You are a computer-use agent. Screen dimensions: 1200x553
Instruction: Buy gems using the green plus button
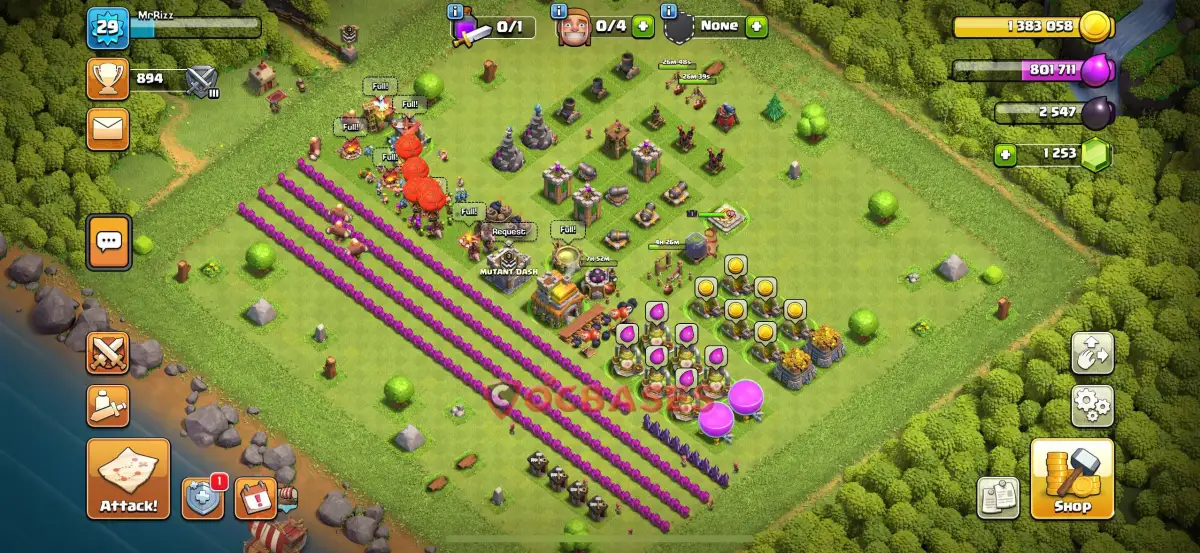(1006, 155)
